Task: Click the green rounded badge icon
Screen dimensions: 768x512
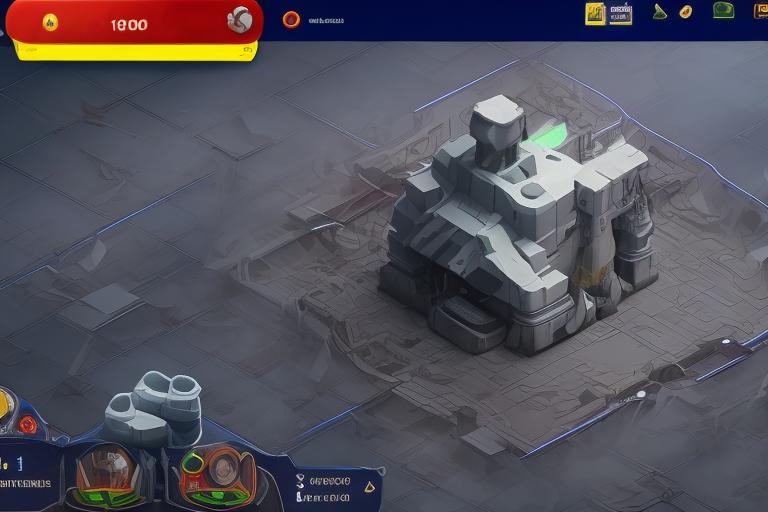Action: pos(723,10)
